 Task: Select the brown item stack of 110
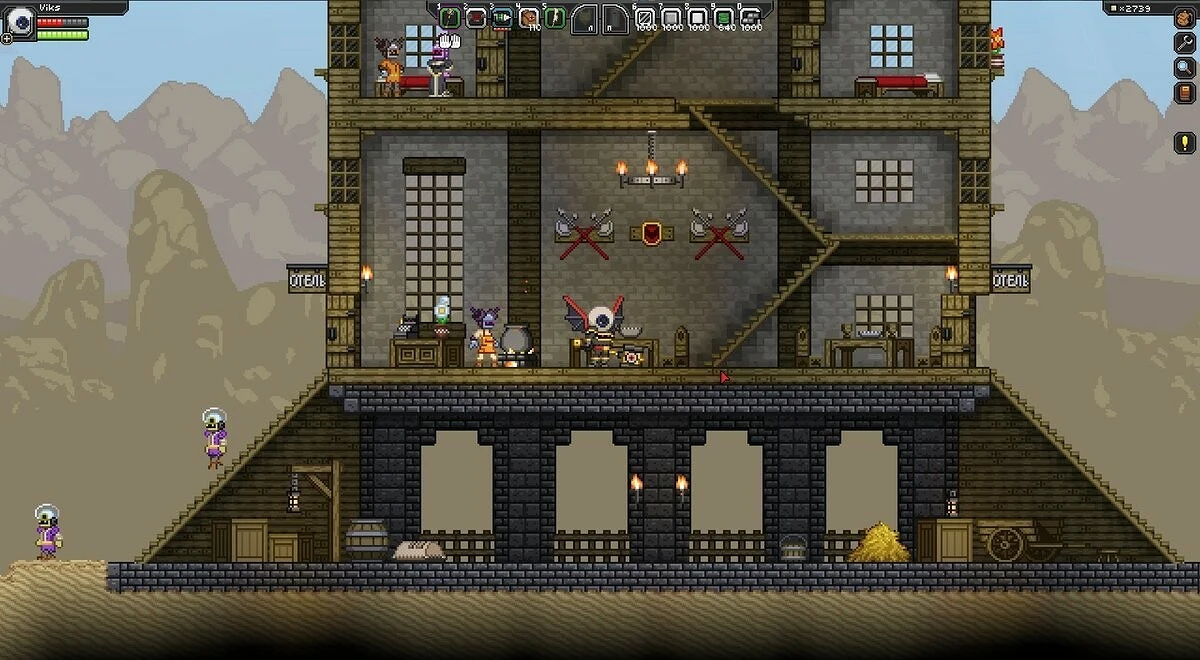pyautogui.click(x=528, y=17)
